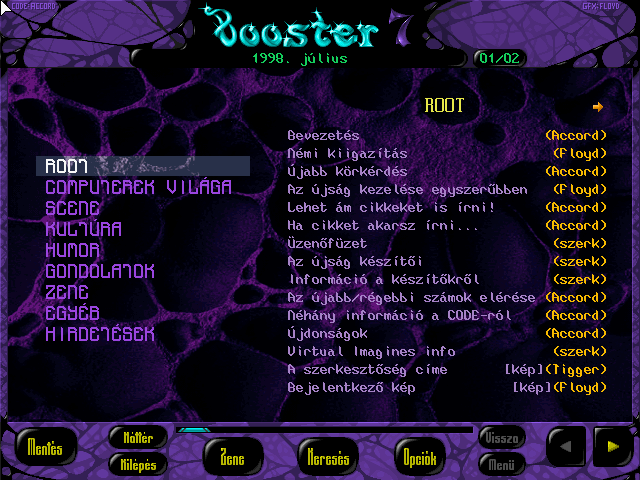Viewport: 640px width, 480px height.
Task: Open the Zene music button
Action: (x=230, y=458)
